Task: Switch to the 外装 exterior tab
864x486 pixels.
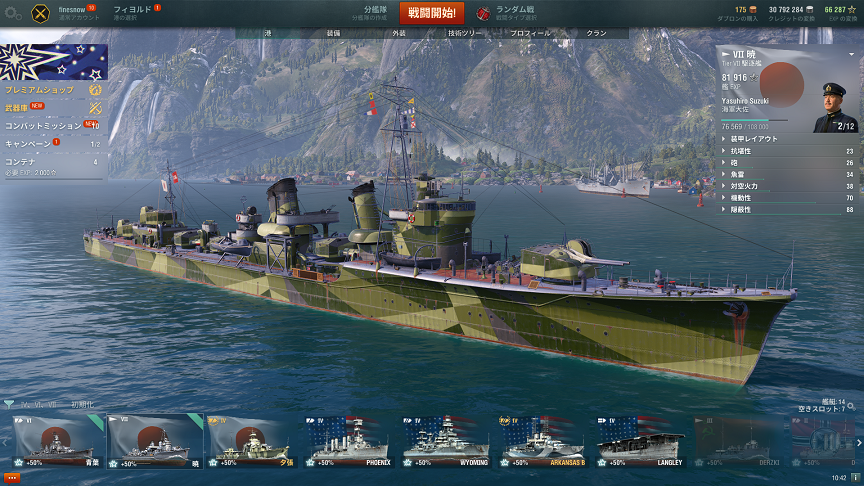Action: pyautogui.click(x=399, y=33)
